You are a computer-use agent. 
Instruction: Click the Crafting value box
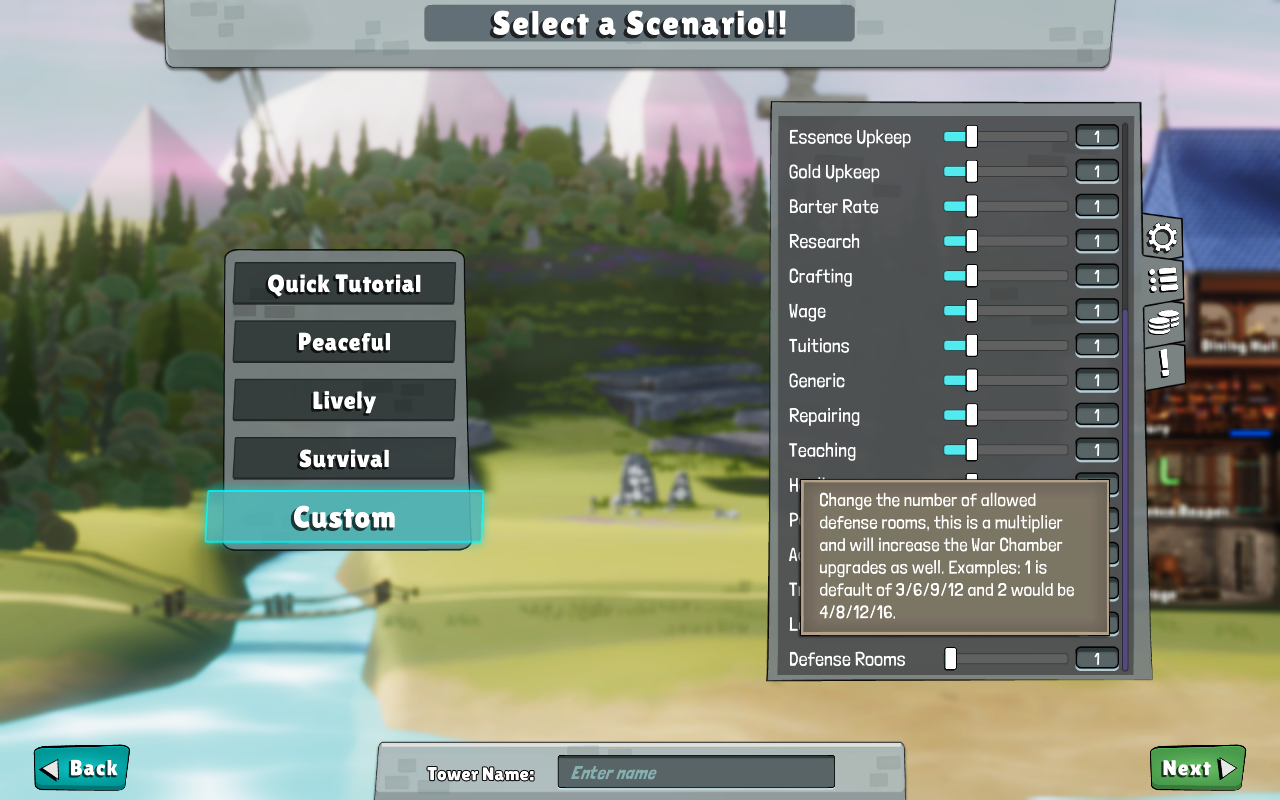1096,275
